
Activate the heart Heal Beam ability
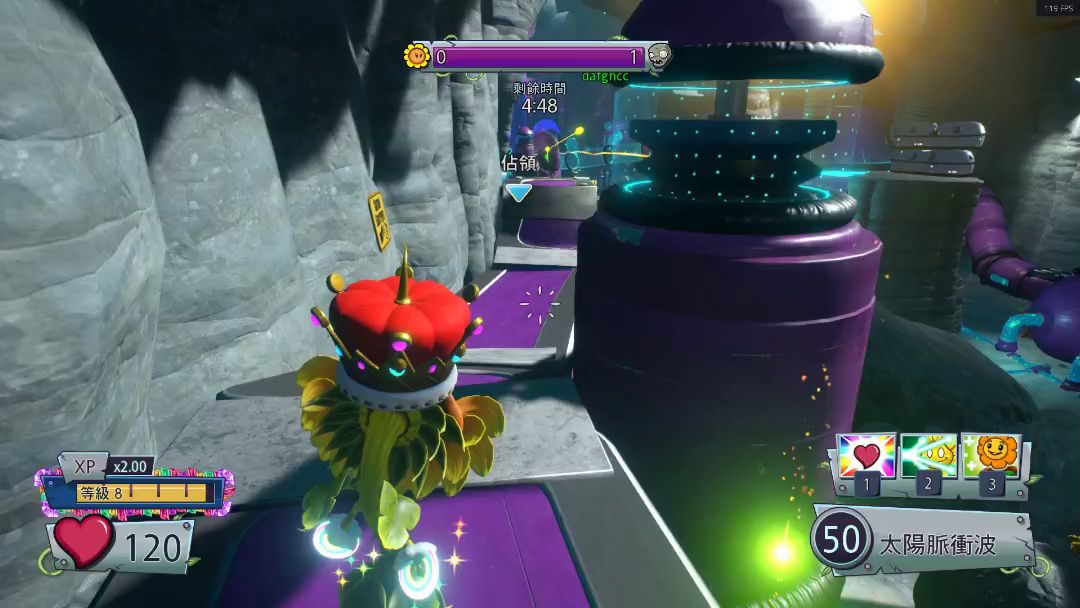click(867, 457)
